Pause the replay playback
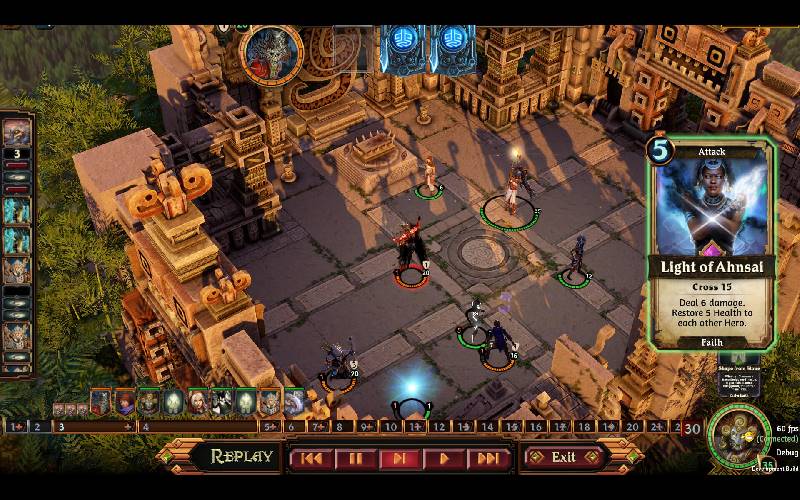The image size is (800, 500). tap(355, 458)
